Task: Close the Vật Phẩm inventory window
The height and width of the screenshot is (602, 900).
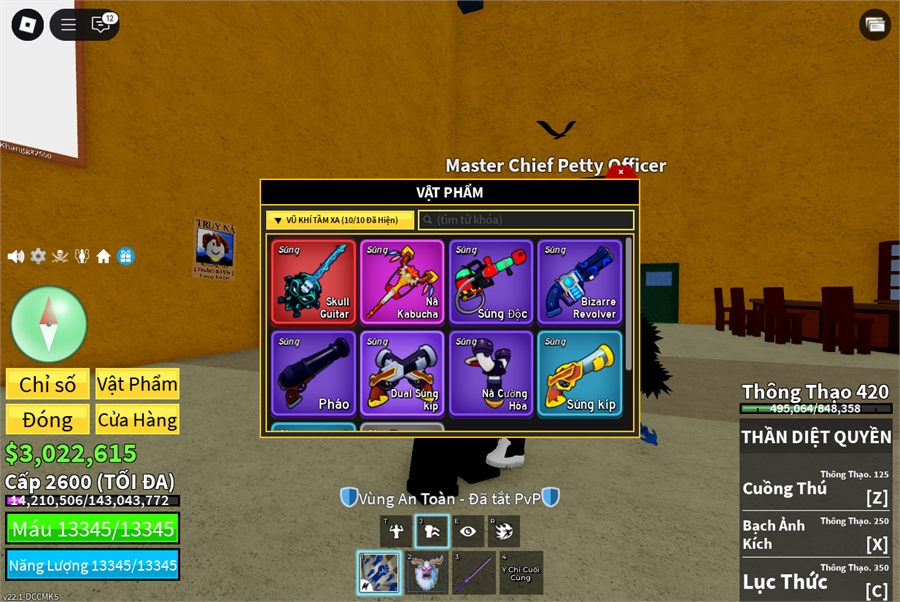Action: coord(621,172)
